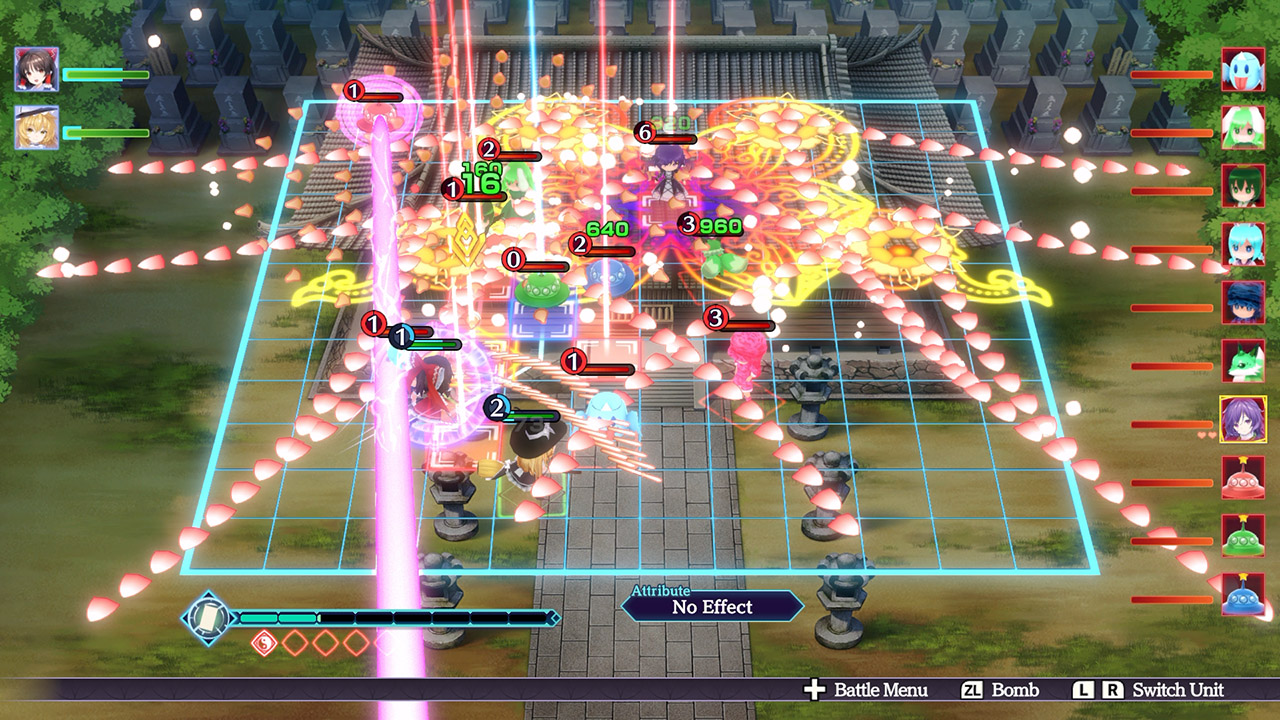Select the green UFO enemy portrait
Image resolution: width=1280 pixels, height=720 pixels.
pyautogui.click(x=1243, y=536)
